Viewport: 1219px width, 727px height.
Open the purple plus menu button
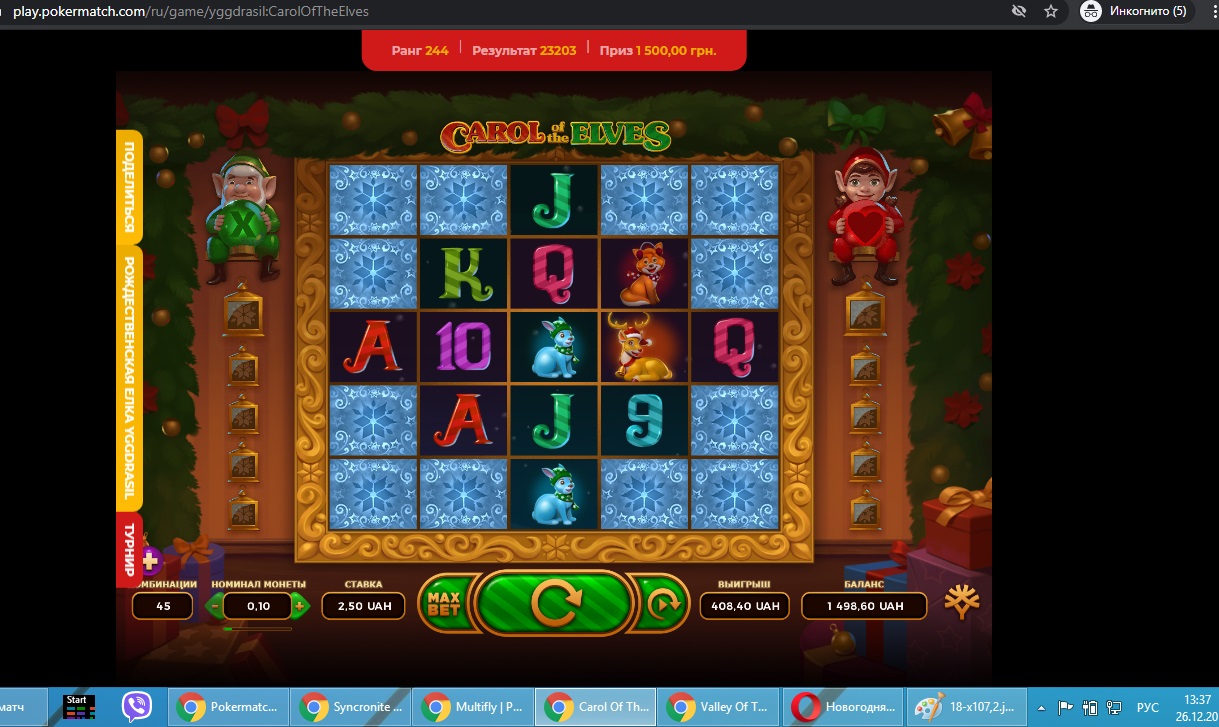pyautogui.click(x=149, y=560)
